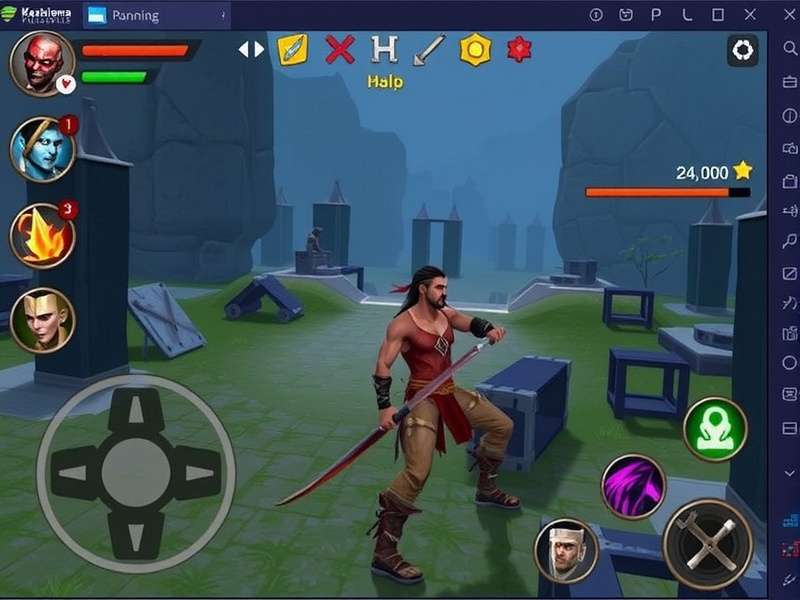Click the yellow hexagon toolbar icon
800x600 pixels.
click(475, 49)
